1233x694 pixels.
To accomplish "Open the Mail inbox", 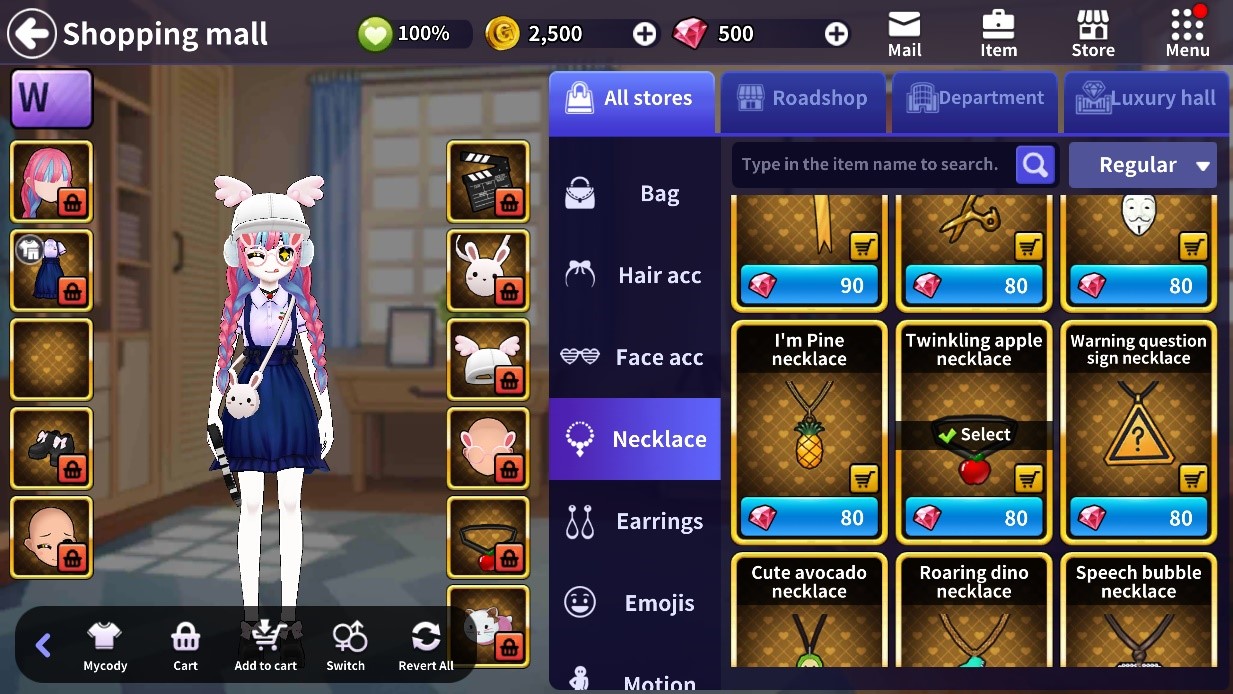I will pos(904,34).
